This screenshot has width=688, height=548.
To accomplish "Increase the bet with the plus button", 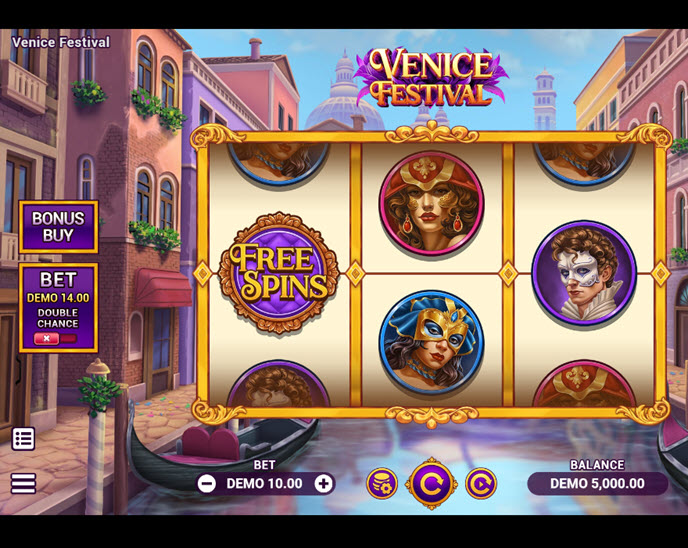I will [324, 484].
